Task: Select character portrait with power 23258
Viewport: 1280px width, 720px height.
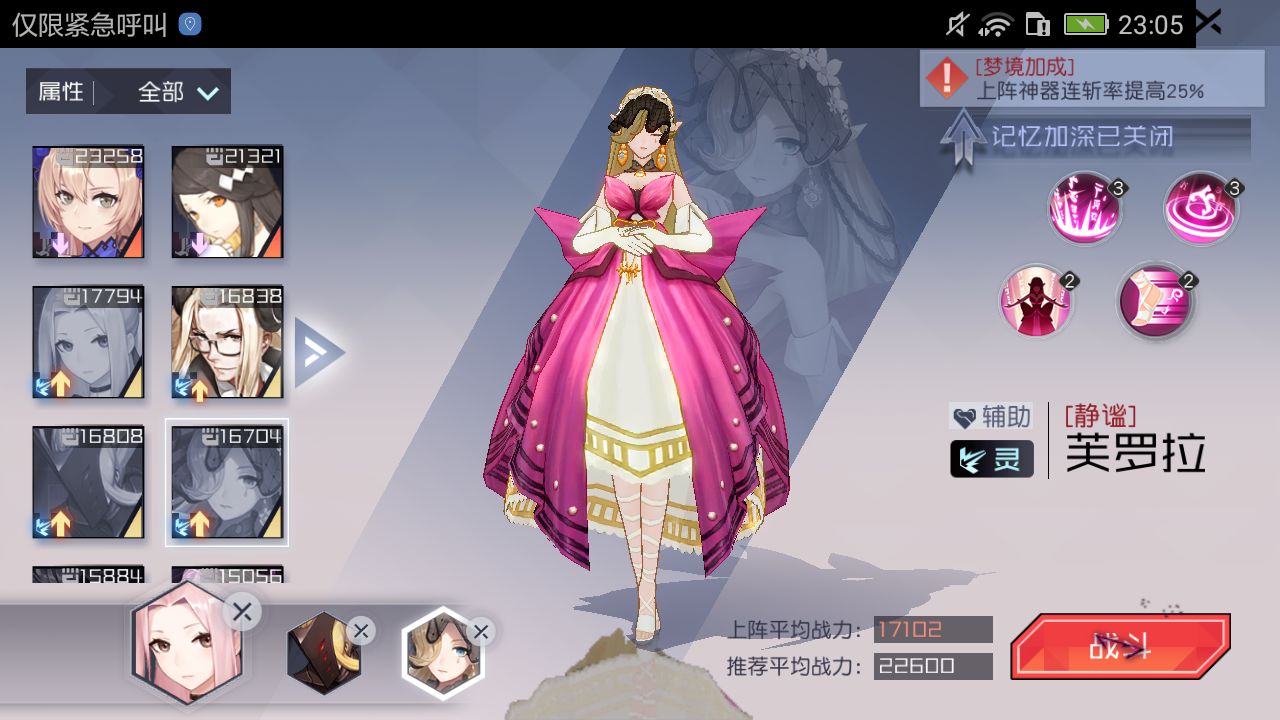Action: pos(87,202)
